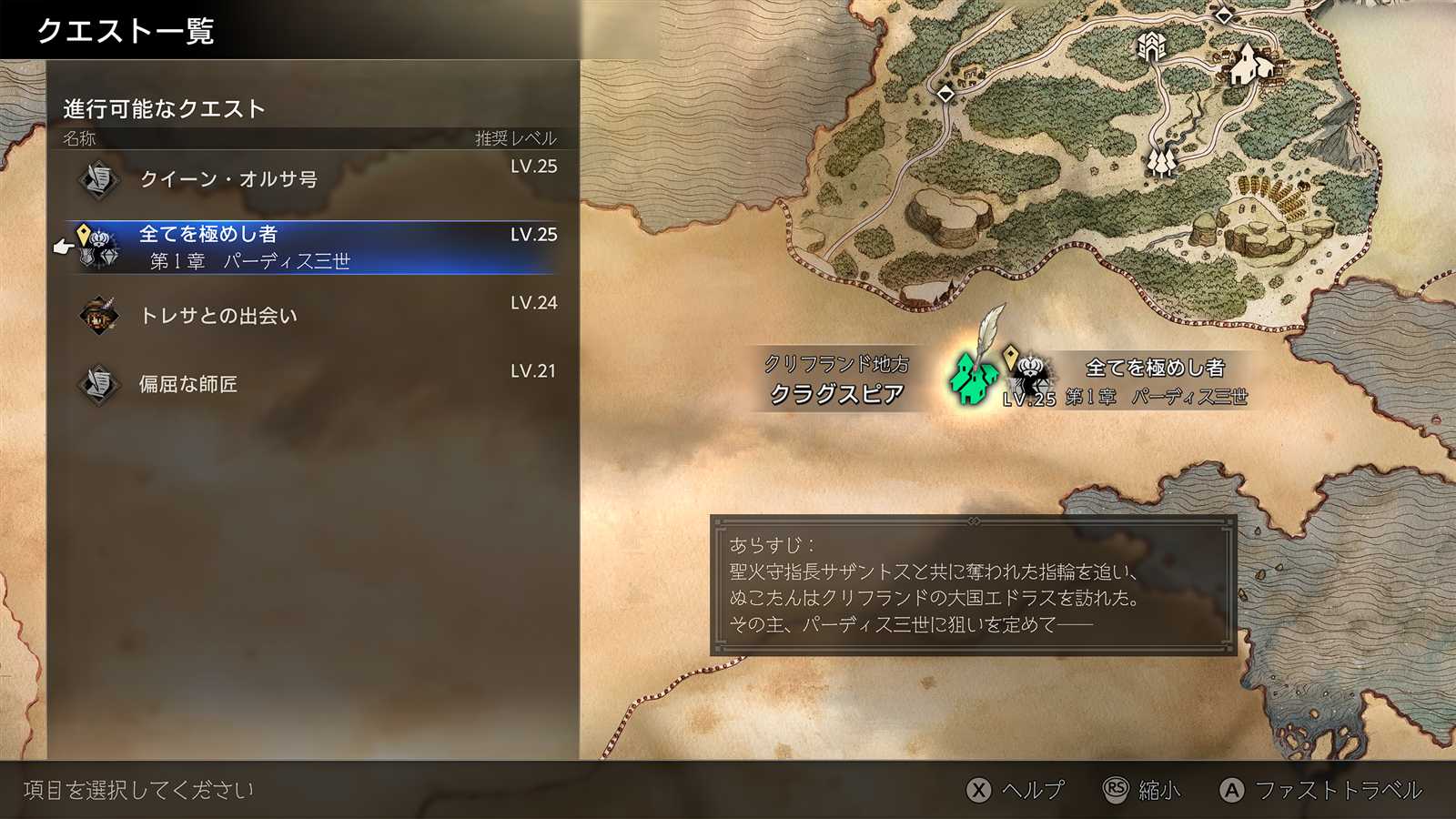Choose the 全てを極めし者 quest entry
The height and width of the screenshot is (819, 1456).
click(x=311, y=247)
